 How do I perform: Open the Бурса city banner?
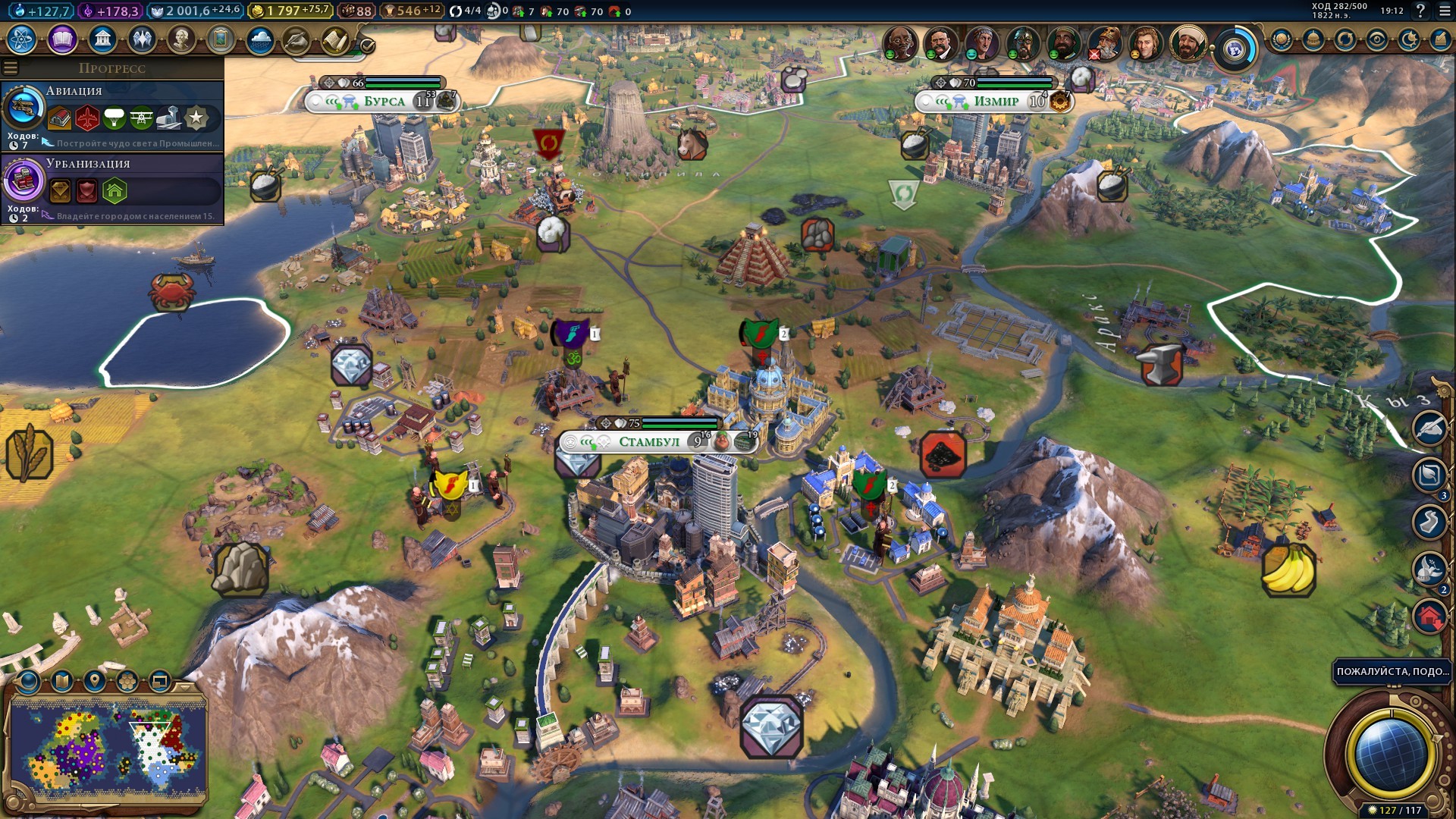pos(384,102)
